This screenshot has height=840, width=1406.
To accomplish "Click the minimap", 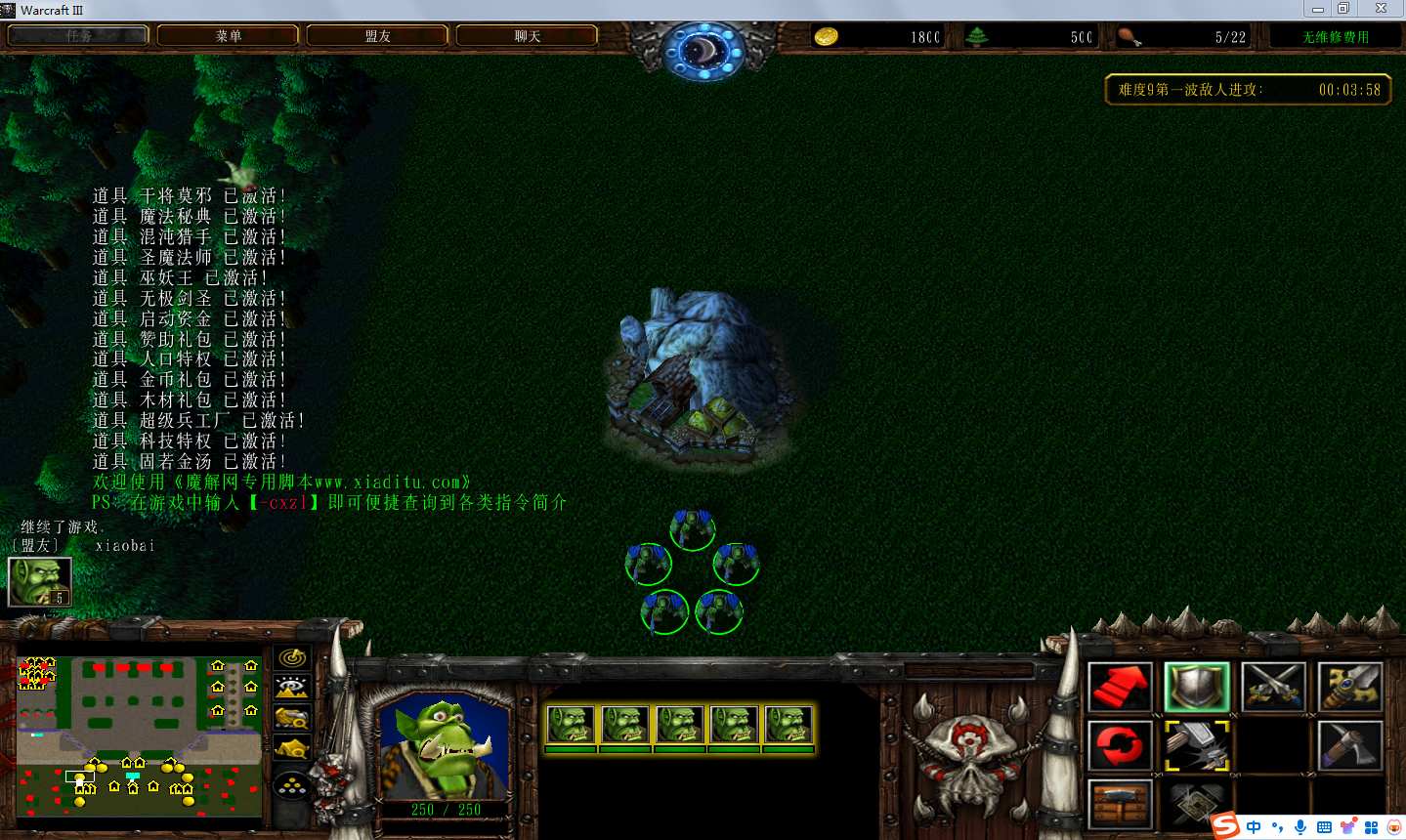I will [139, 737].
